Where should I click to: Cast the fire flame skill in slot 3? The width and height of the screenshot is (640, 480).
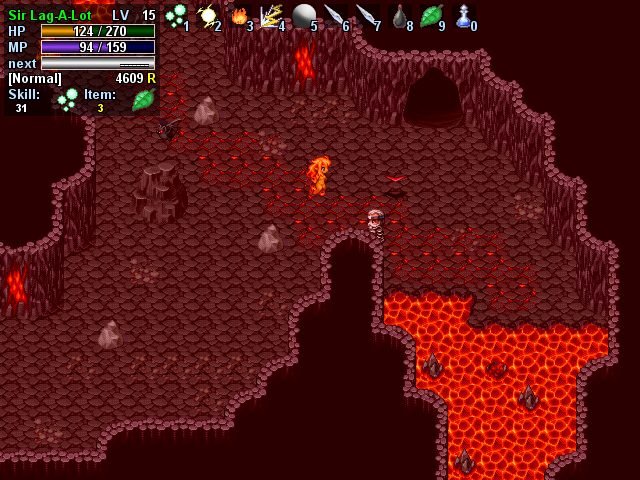tap(239, 15)
